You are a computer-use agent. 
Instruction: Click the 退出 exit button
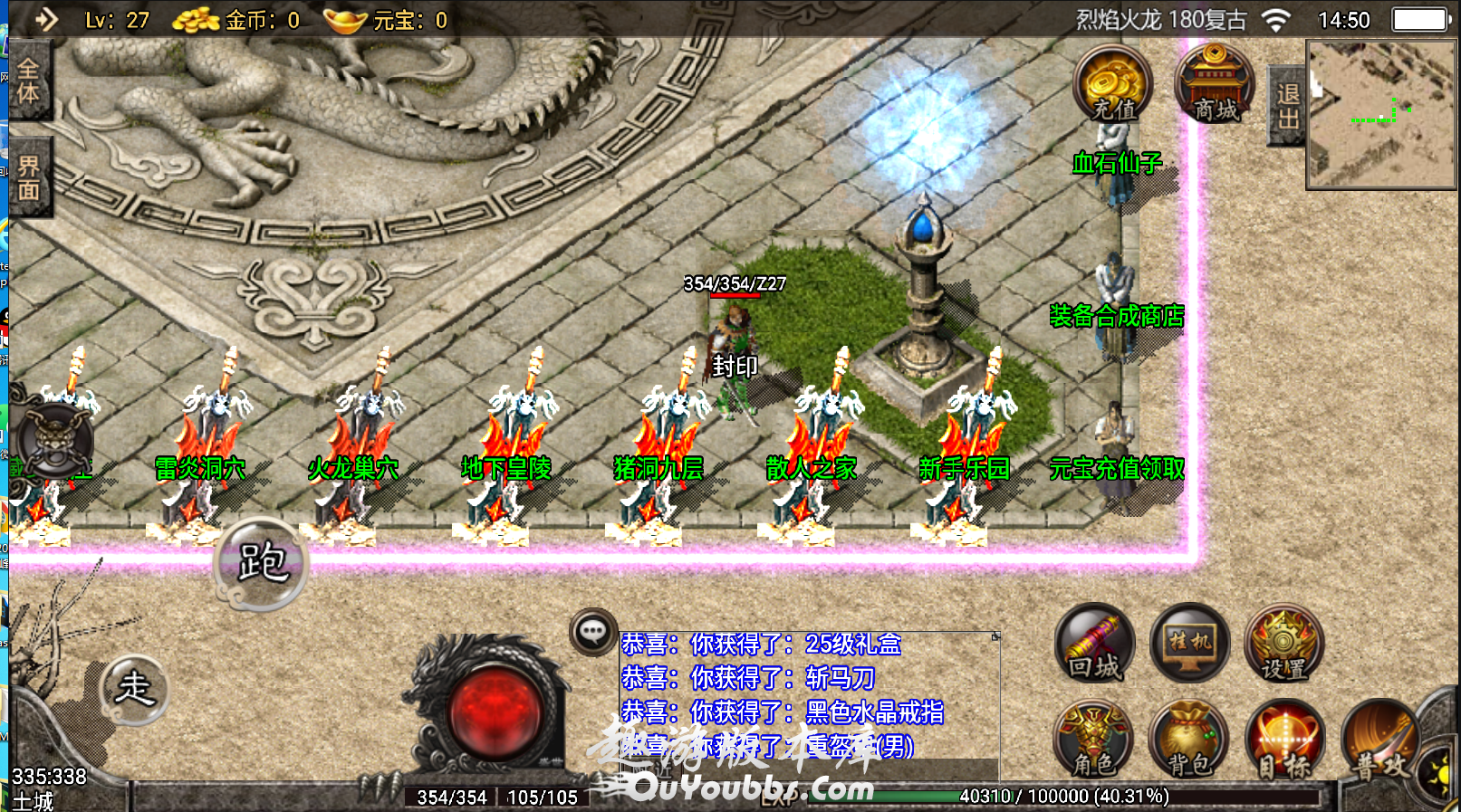[x=1286, y=106]
